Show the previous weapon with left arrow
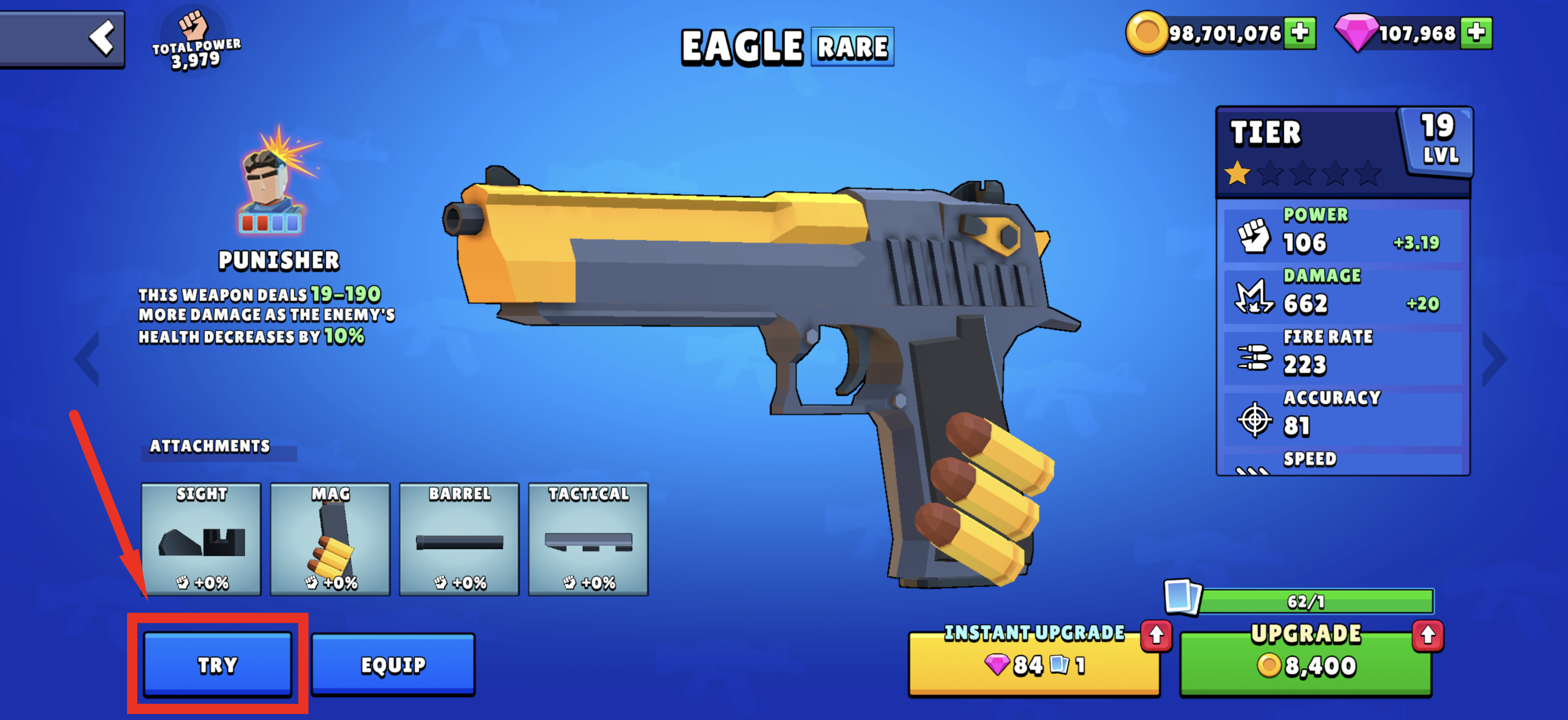 coord(87,360)
